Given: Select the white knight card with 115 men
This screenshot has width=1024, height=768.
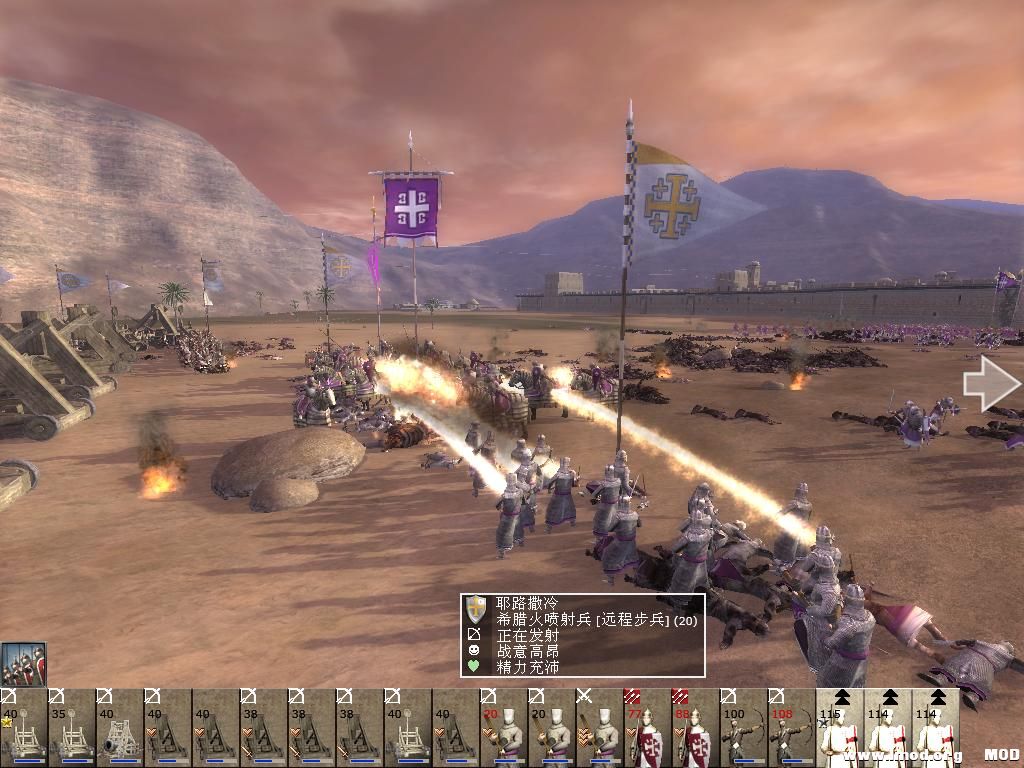Looking at the screenshot, I should coord(839,728).
